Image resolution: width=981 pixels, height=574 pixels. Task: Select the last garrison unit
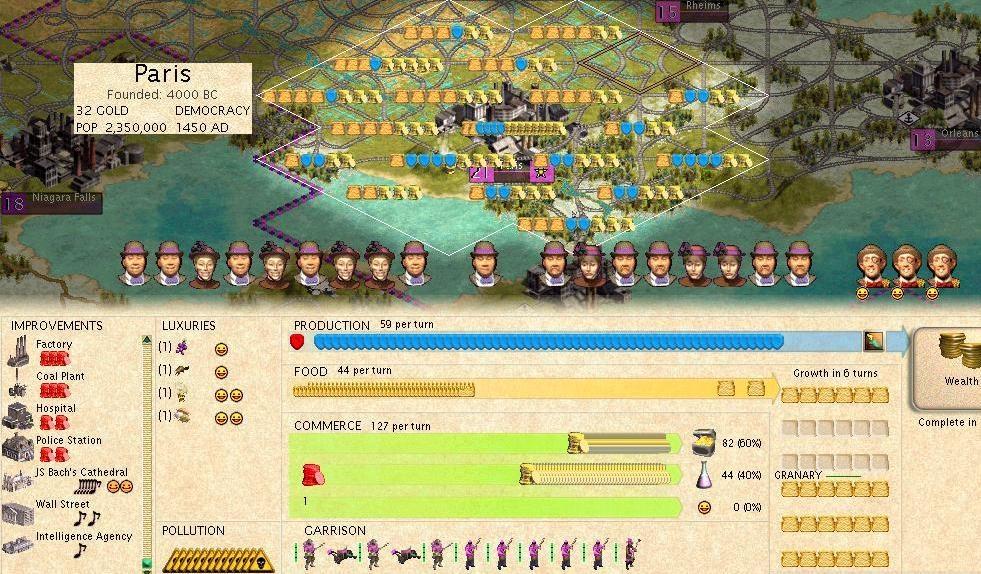point(632,552)
